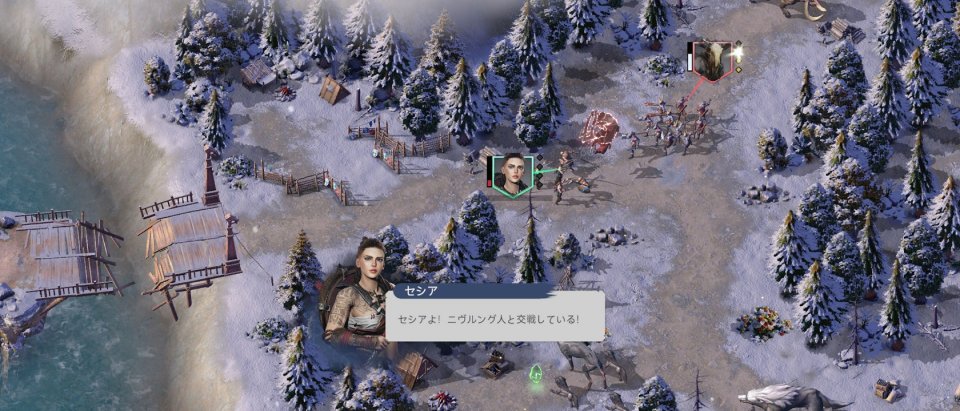
Task: Select Cecia's green hero portrait marker
Action: [x=512, y=173]
